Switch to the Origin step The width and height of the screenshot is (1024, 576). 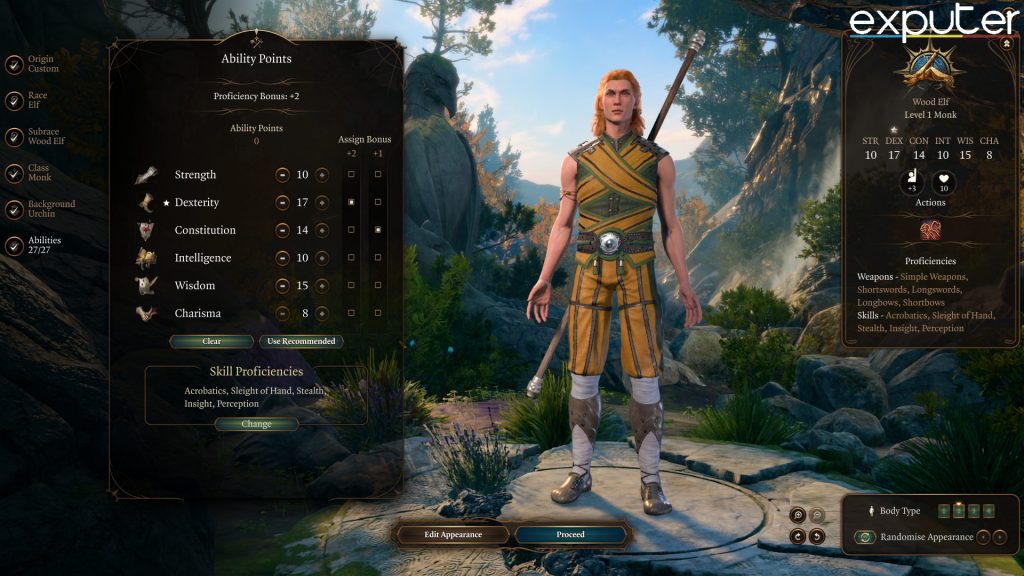[x=14, y=64]
